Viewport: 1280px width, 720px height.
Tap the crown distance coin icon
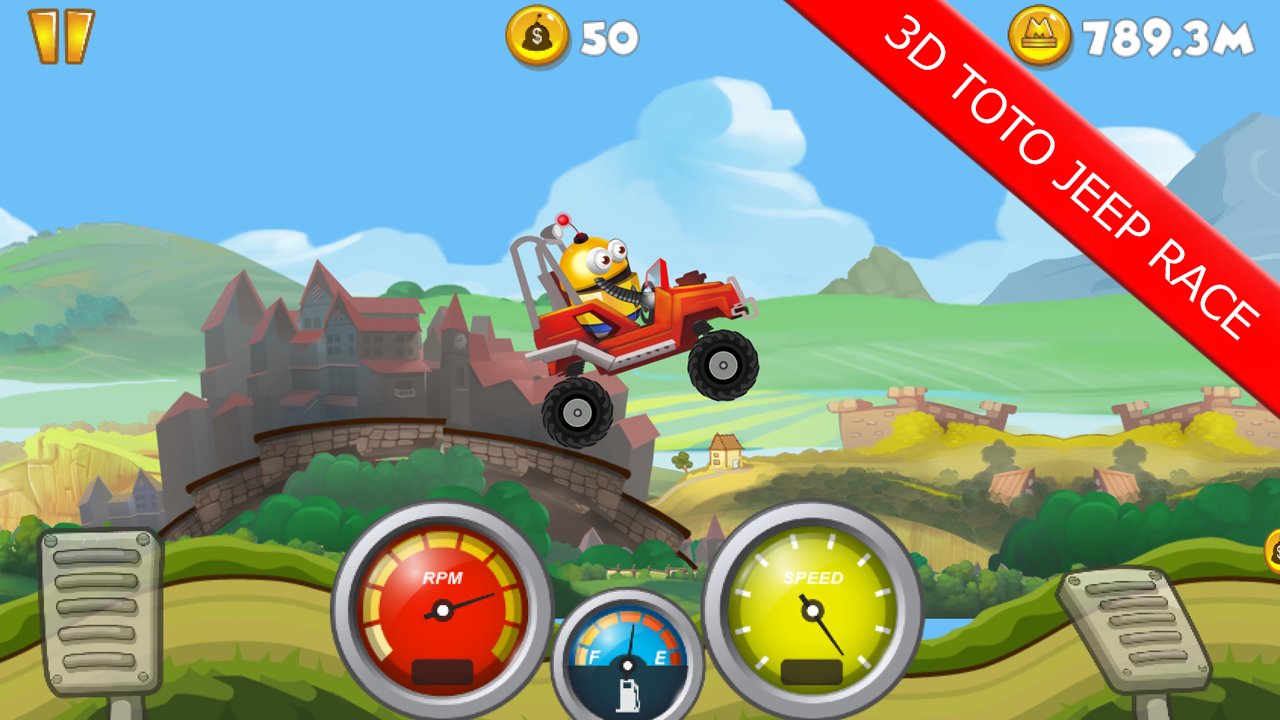coord(1040,35)
